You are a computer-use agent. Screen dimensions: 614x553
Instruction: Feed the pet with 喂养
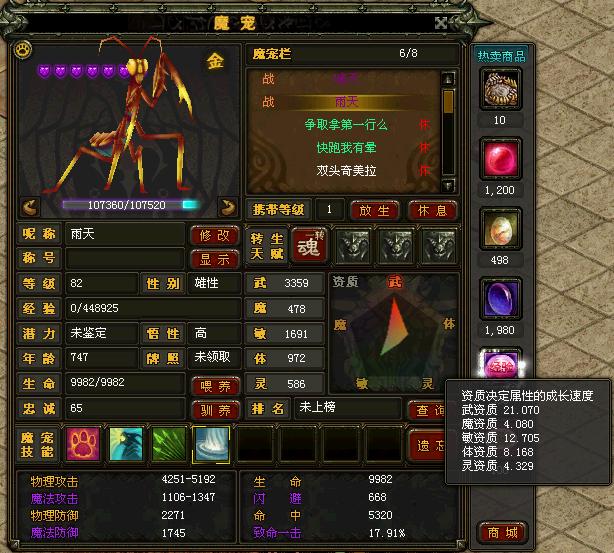tap(215, 385)
